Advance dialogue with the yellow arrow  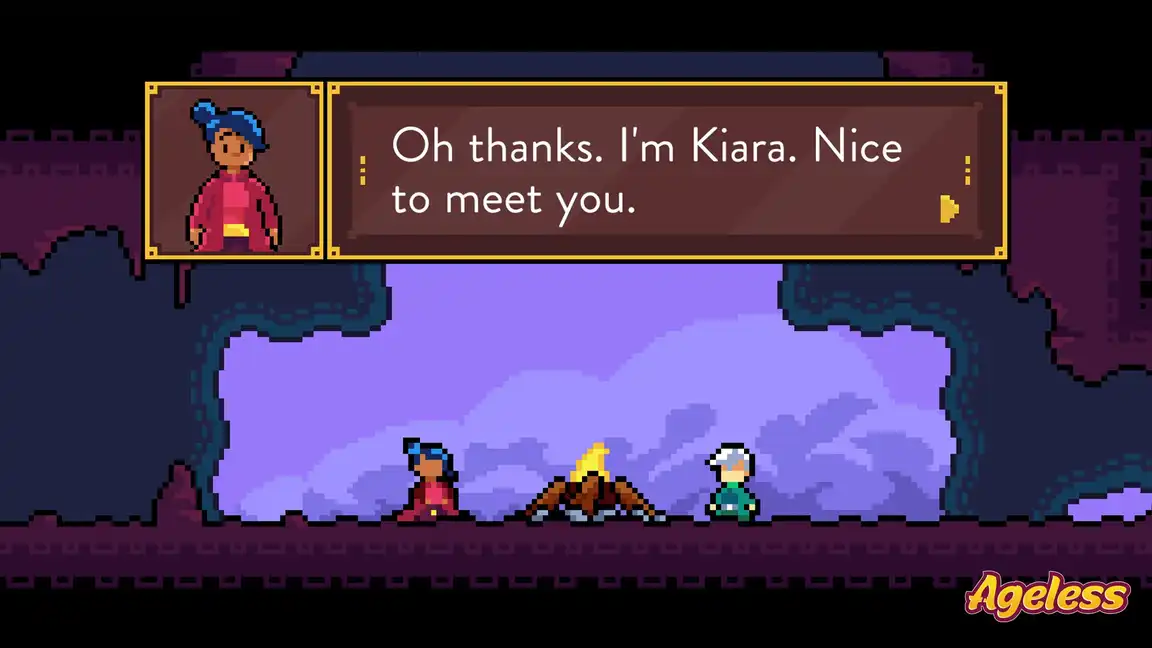[x=949, y=208]
